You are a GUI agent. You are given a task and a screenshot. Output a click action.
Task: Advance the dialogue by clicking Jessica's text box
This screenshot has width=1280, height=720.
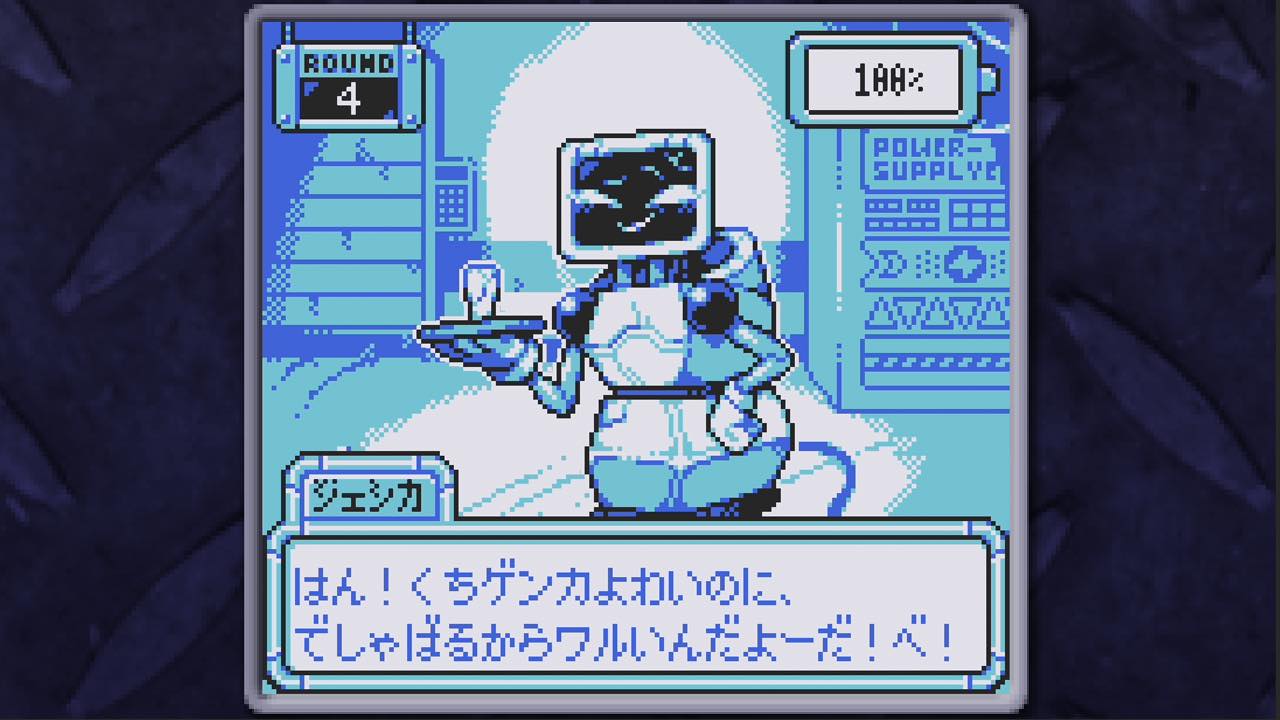pyautogui.click(x=636, y=607)
